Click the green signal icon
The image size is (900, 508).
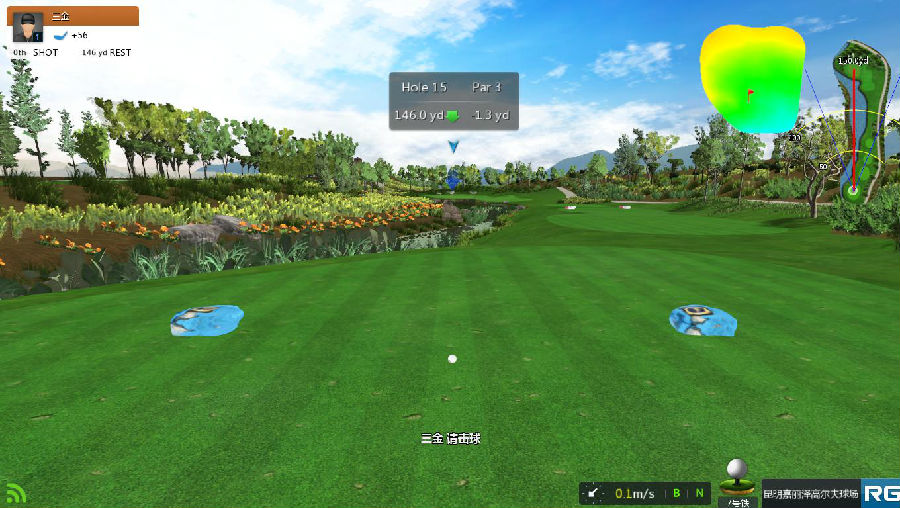15,493
